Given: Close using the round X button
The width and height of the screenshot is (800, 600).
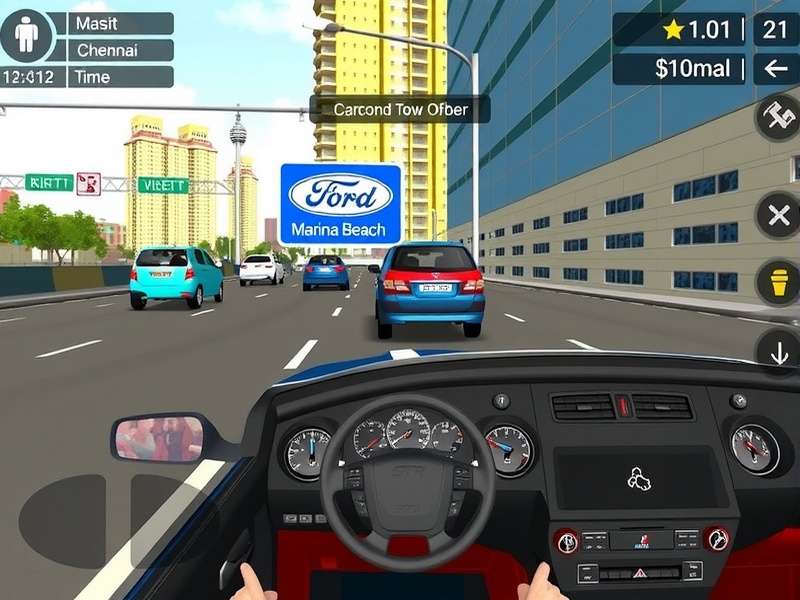Looking at the screenshot, I should (x=778, y=215).
